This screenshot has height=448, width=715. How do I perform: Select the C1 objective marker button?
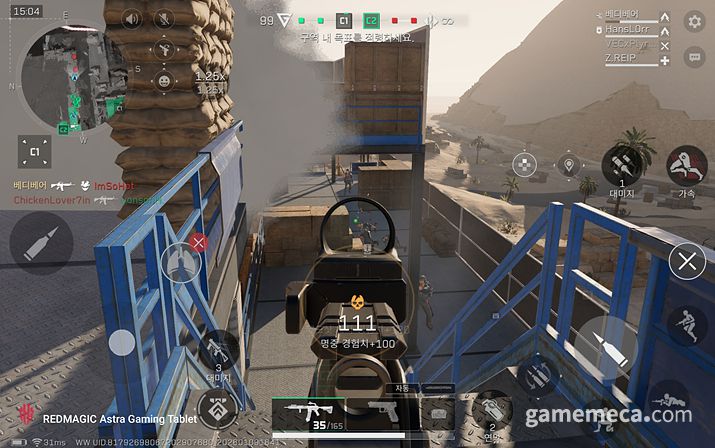34,151
